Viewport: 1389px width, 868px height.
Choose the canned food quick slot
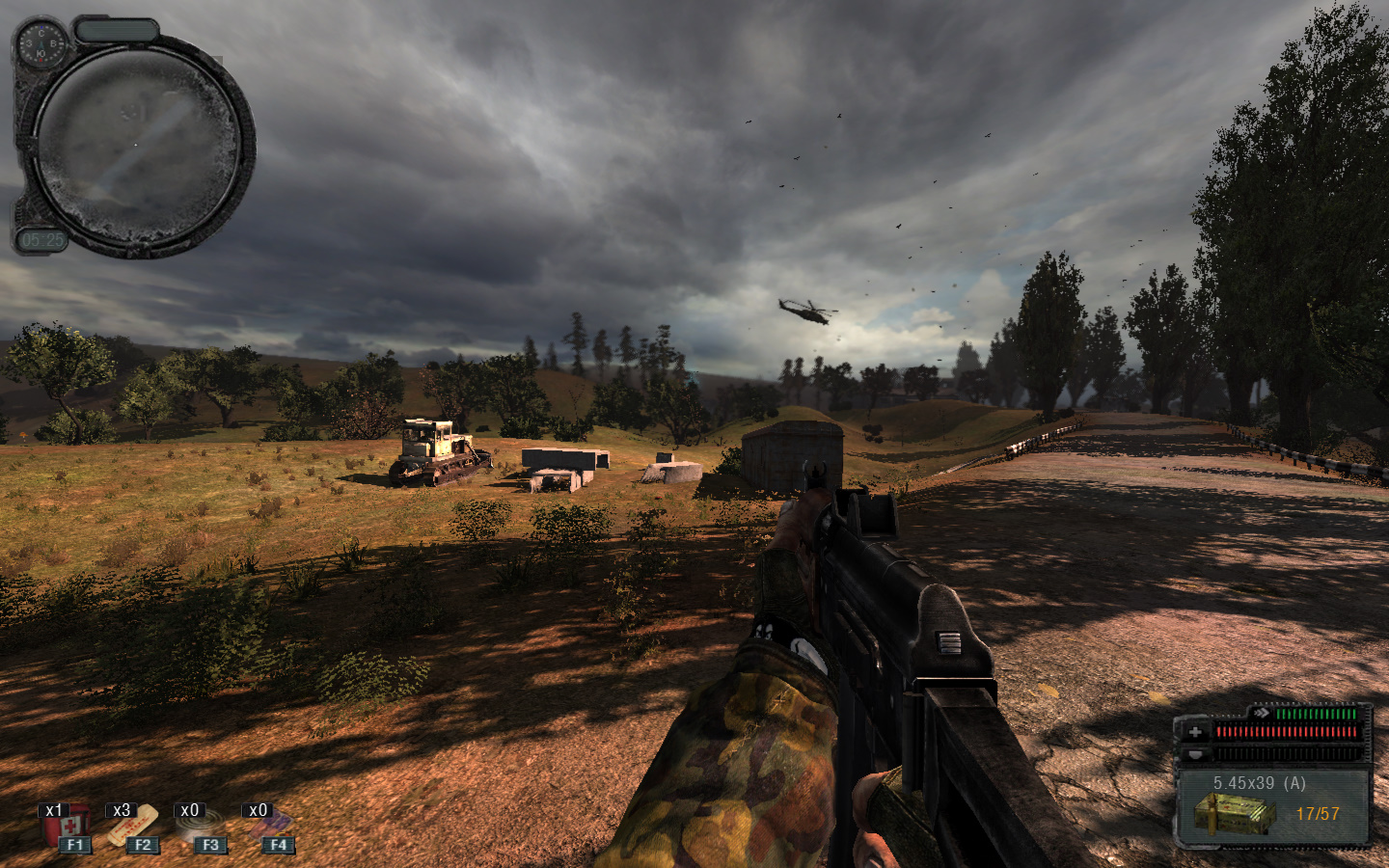[202, 827]
